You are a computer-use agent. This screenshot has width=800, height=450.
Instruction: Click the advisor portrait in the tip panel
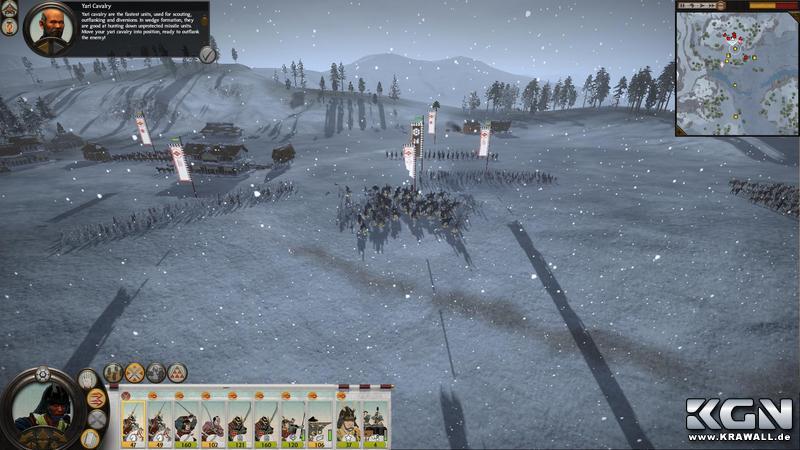pyautogui.click(x=48, y=29)
